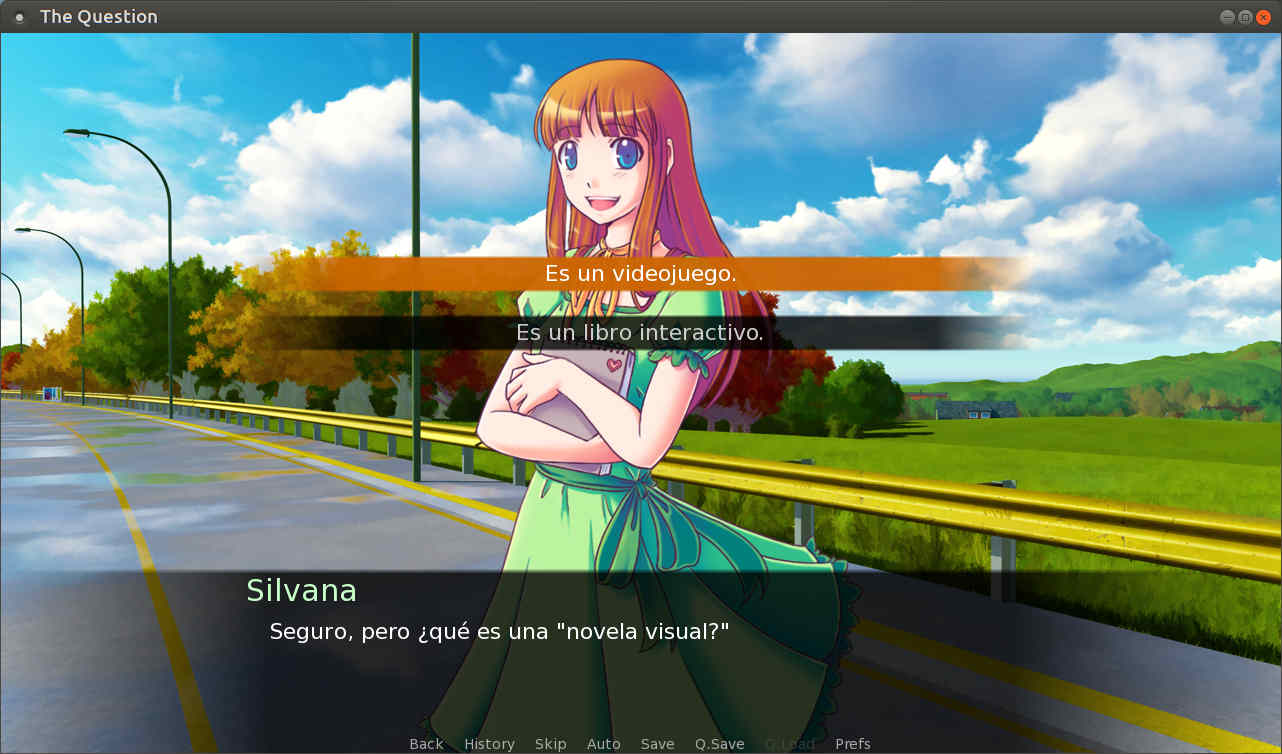
Task: Open Prefs settings menu
Action: click(x=852, y=744)
